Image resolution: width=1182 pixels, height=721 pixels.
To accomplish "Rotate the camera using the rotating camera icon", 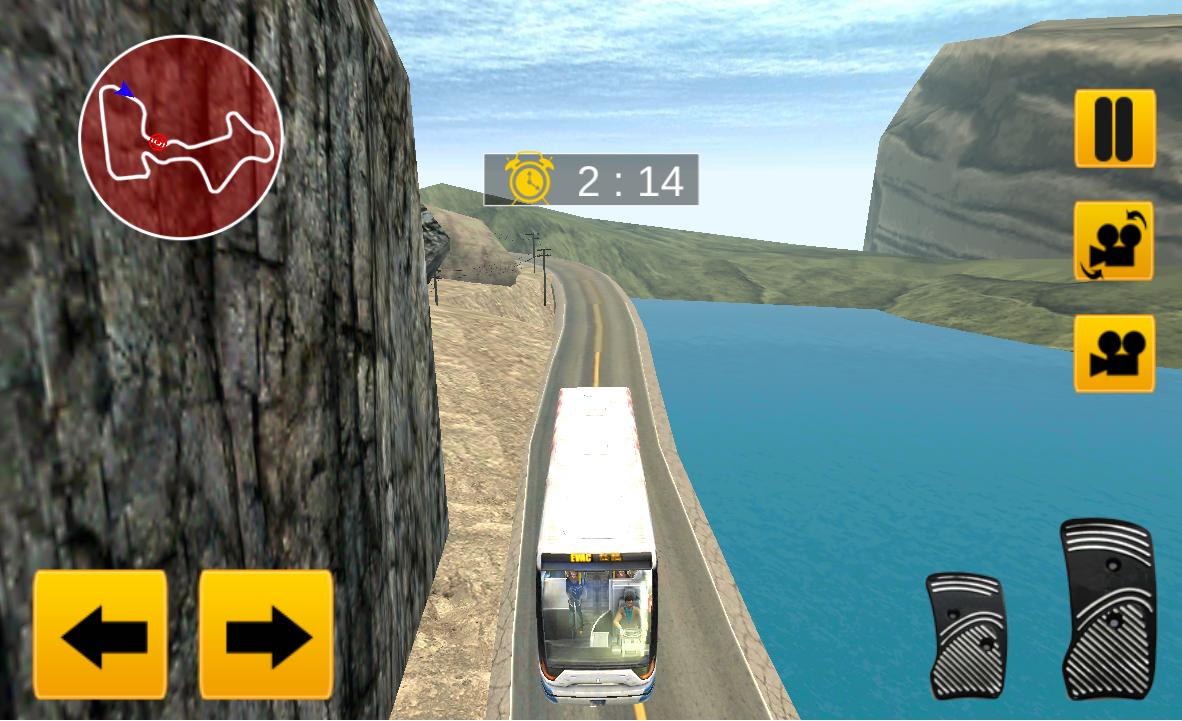I will click(1114, 241).
